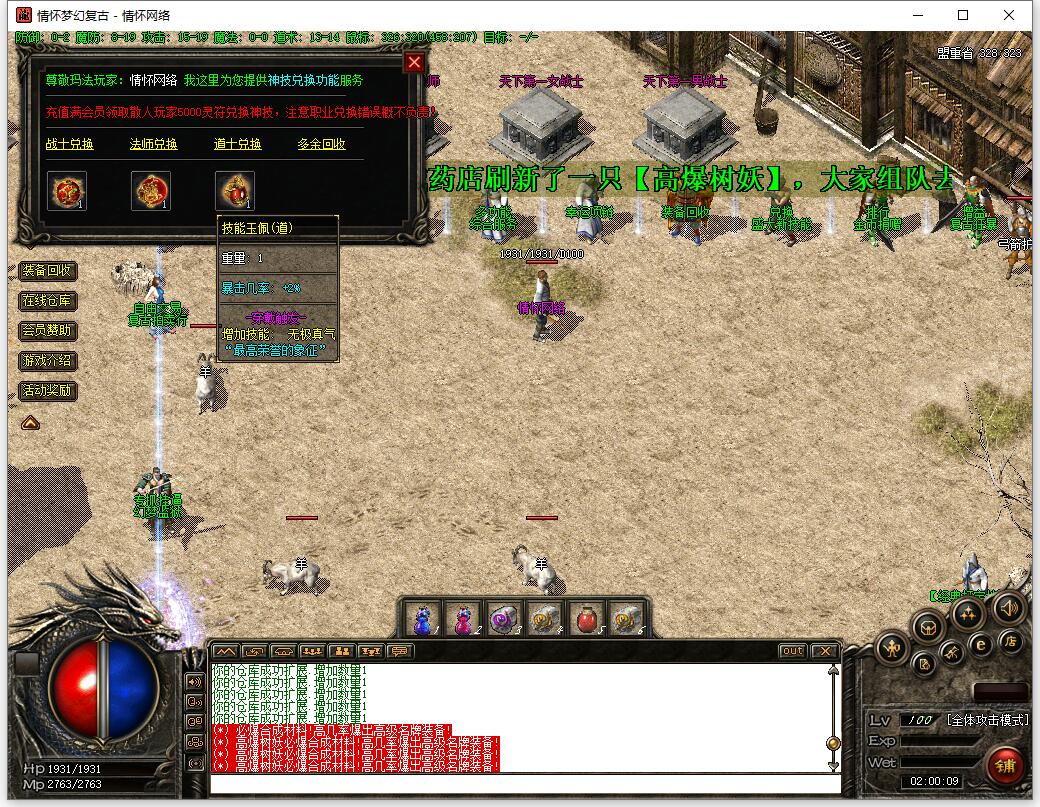Open the red 铺 shop button
Viewport: 1040px width, 807px height.
pyautogui.click(x=1006, y=765)
